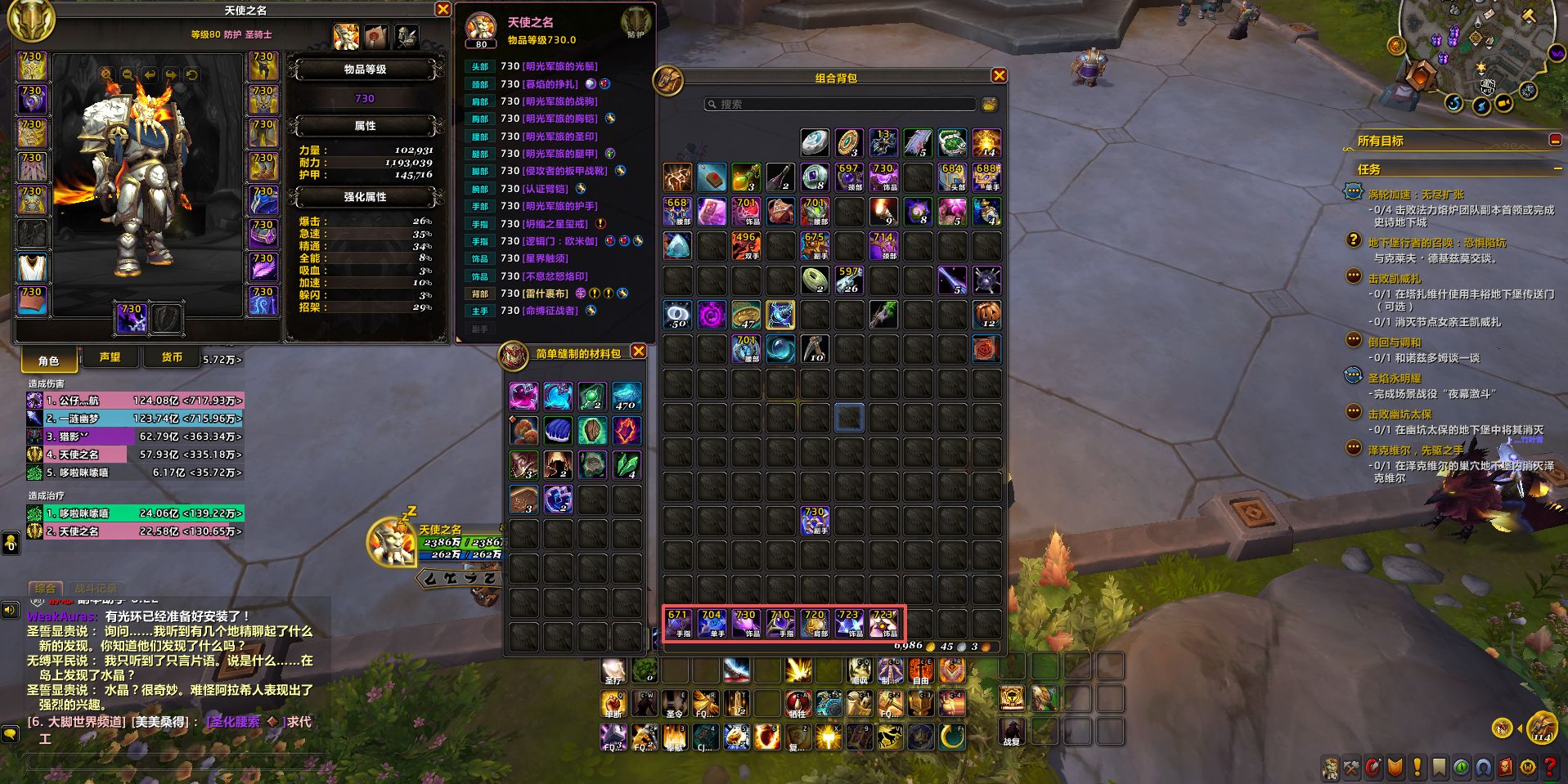Click the 雷什裹布 cloak entry in gear list
Image resolution: width=1568 pixels, height=784 pixels.
pyautogui.click(x=545, y=293)
